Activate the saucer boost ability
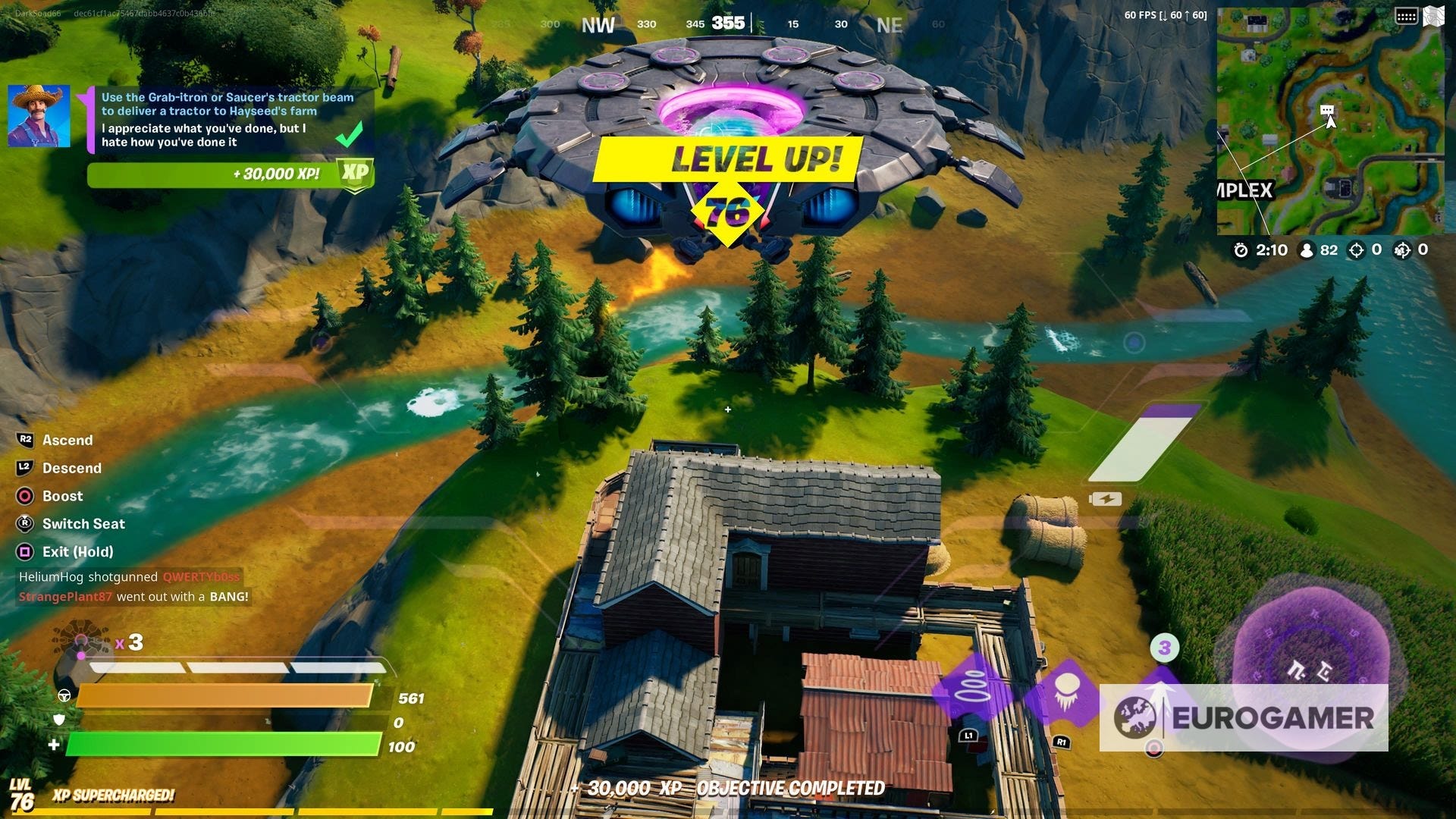The image size is (1456, 819). (x=25, y=496)
